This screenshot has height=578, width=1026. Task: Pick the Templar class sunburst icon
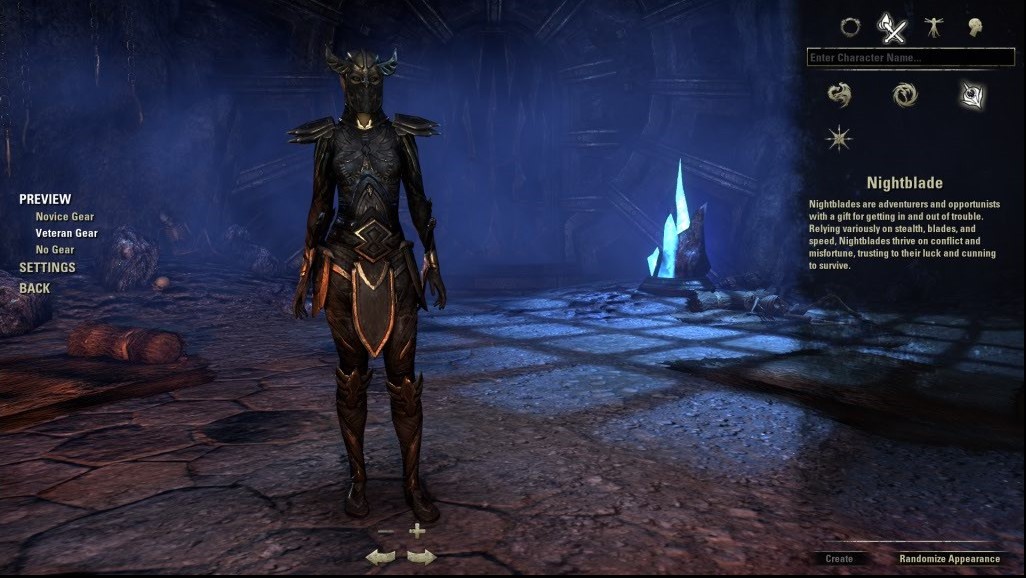[839, 138]
